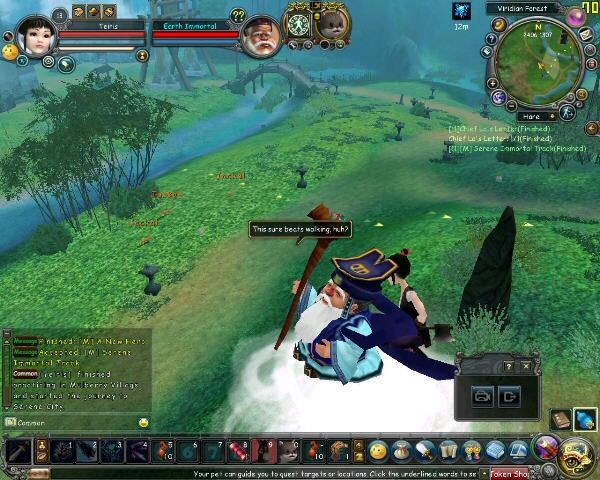Screen dimensions: 600x480
Task: Activate the cat pet hotbar slot
Action: pyautogui.click(x=289, y=451)
